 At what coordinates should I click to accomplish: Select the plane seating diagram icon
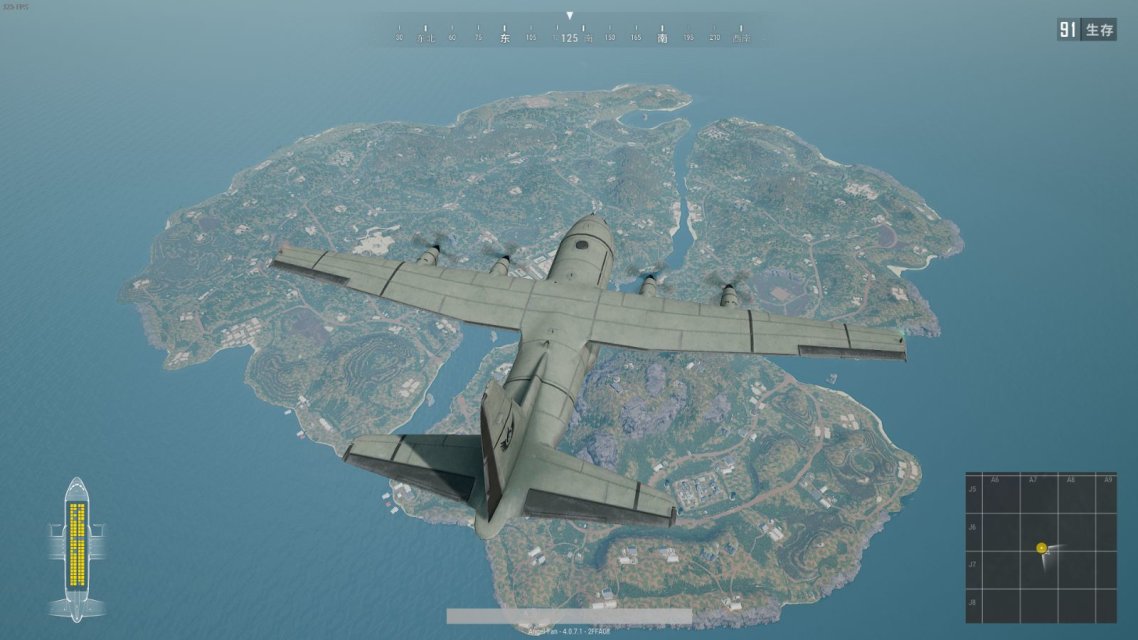pyautogui.click(x=77, y=548)
